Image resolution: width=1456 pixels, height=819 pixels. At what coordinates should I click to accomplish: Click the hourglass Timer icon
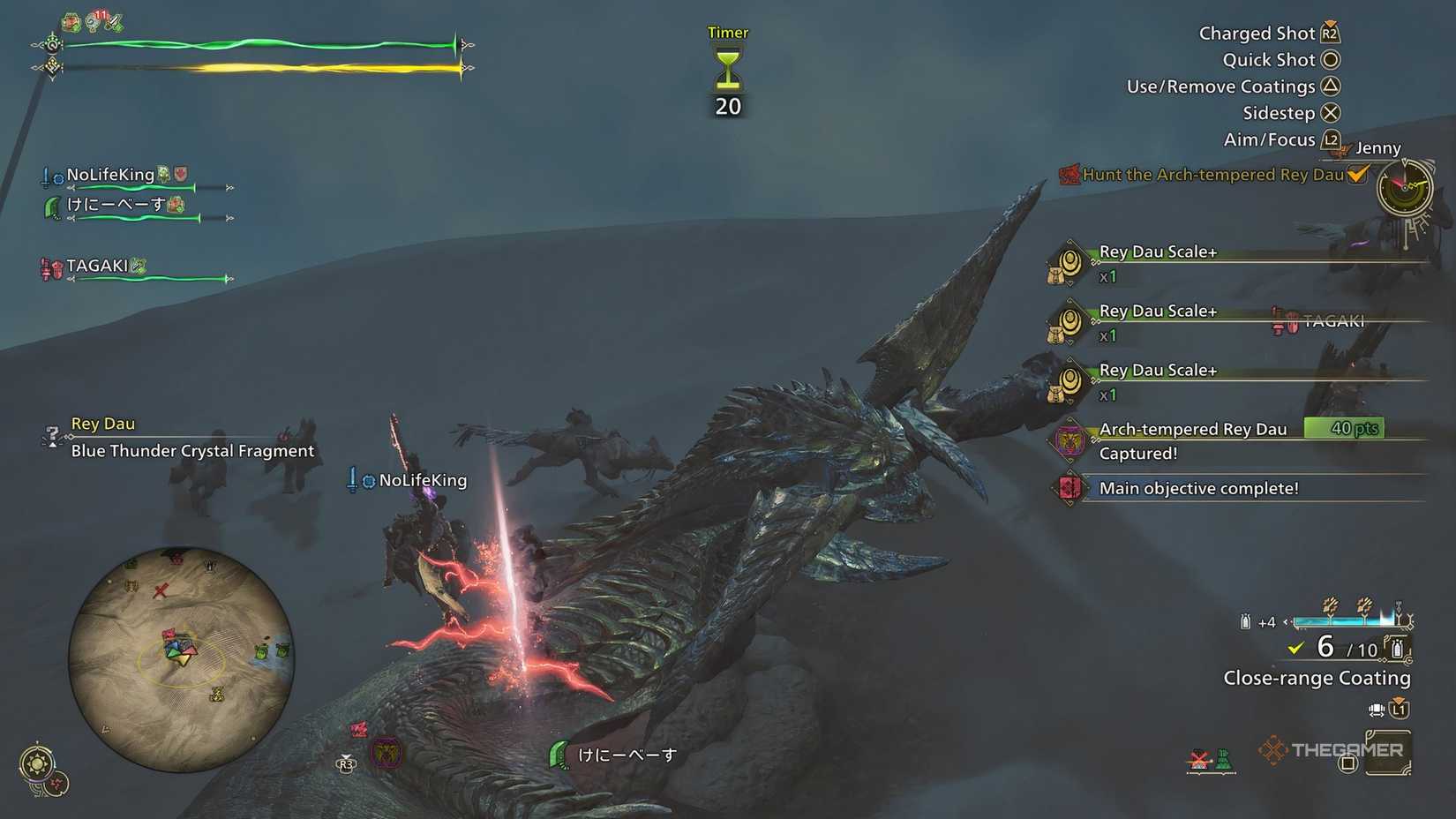coord(726,69)
